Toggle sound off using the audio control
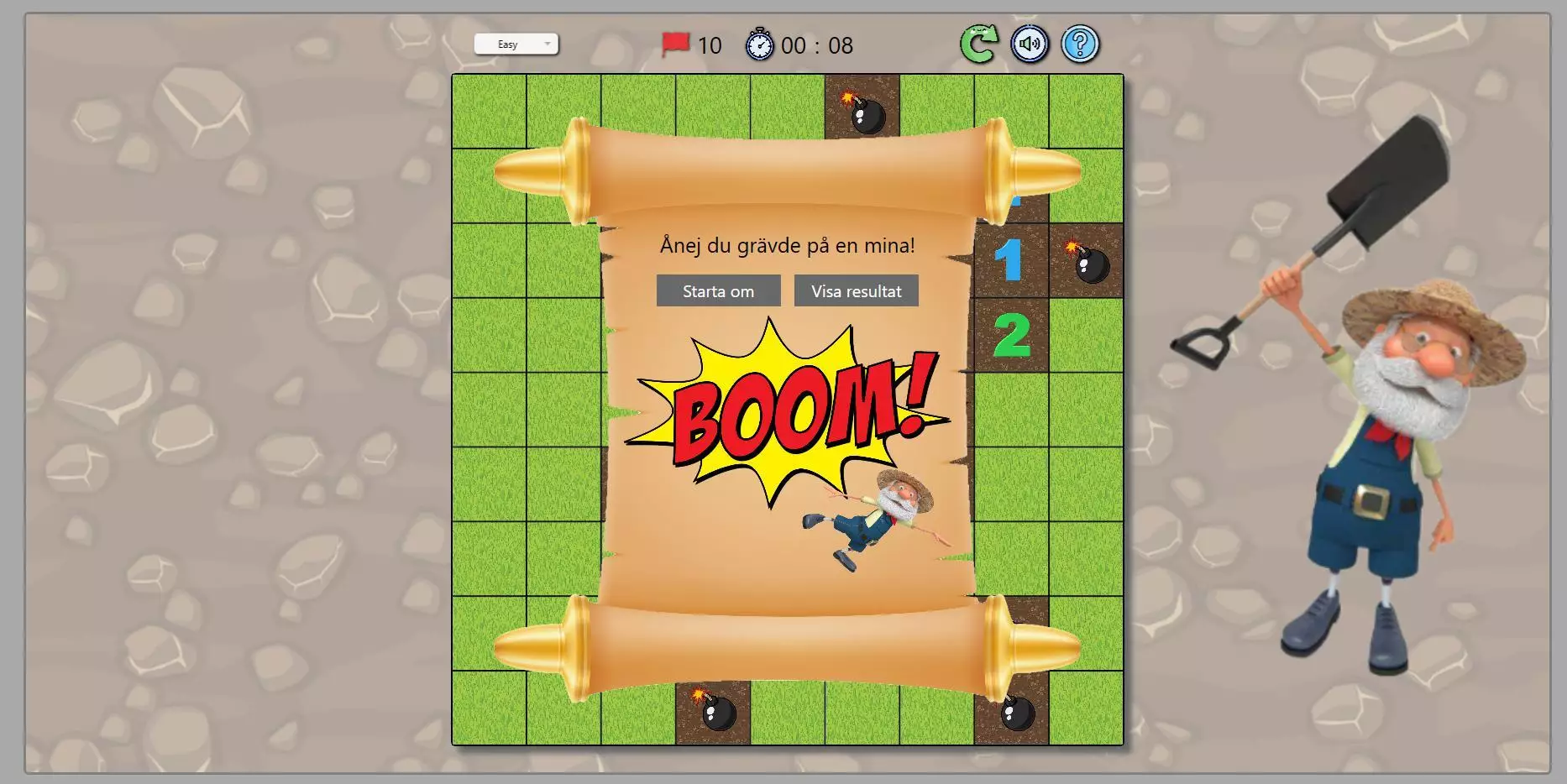Viewport: 1567px width, 784px height. coord(1030,45)
